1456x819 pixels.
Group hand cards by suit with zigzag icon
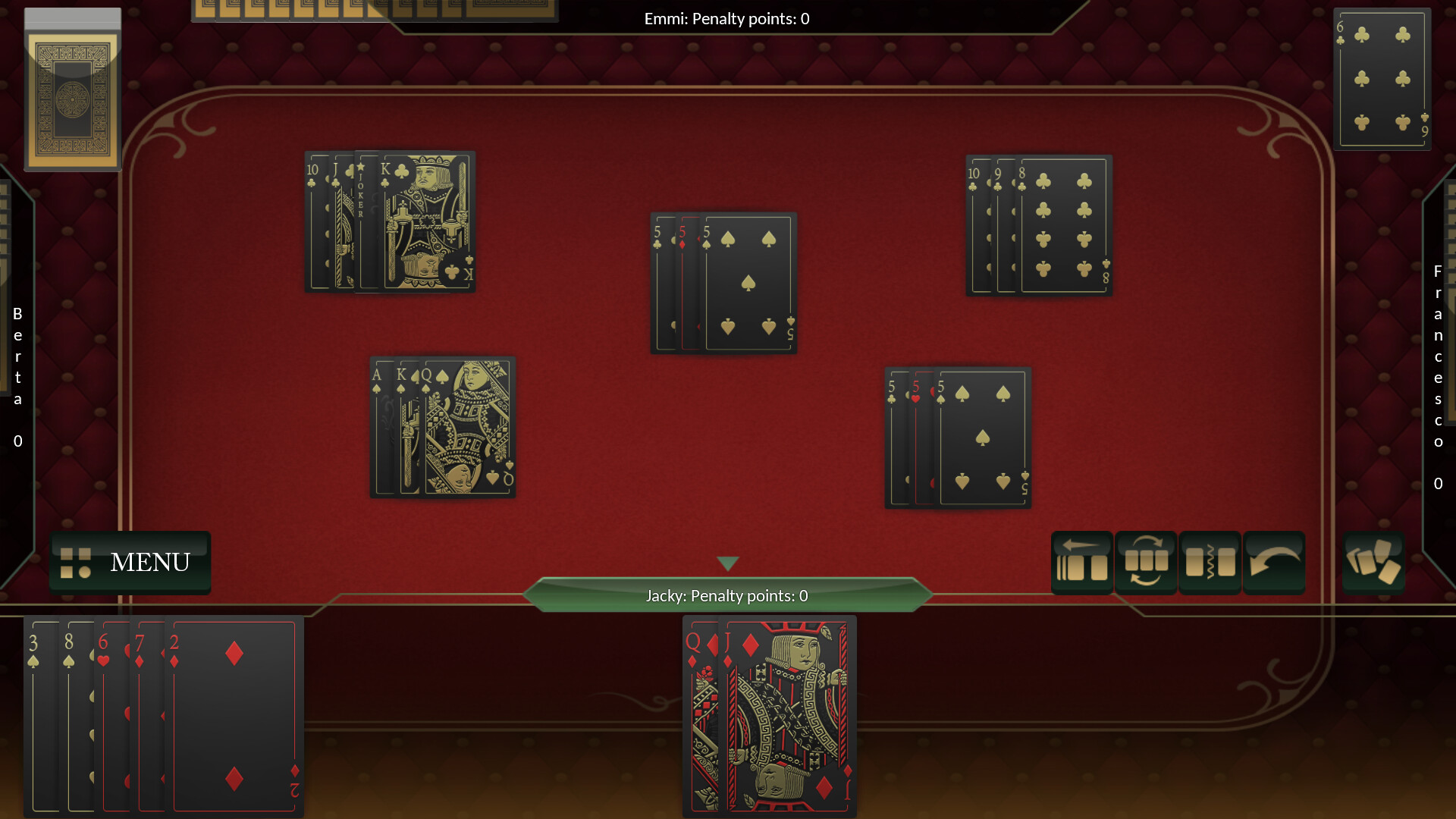click(1210, 563)
